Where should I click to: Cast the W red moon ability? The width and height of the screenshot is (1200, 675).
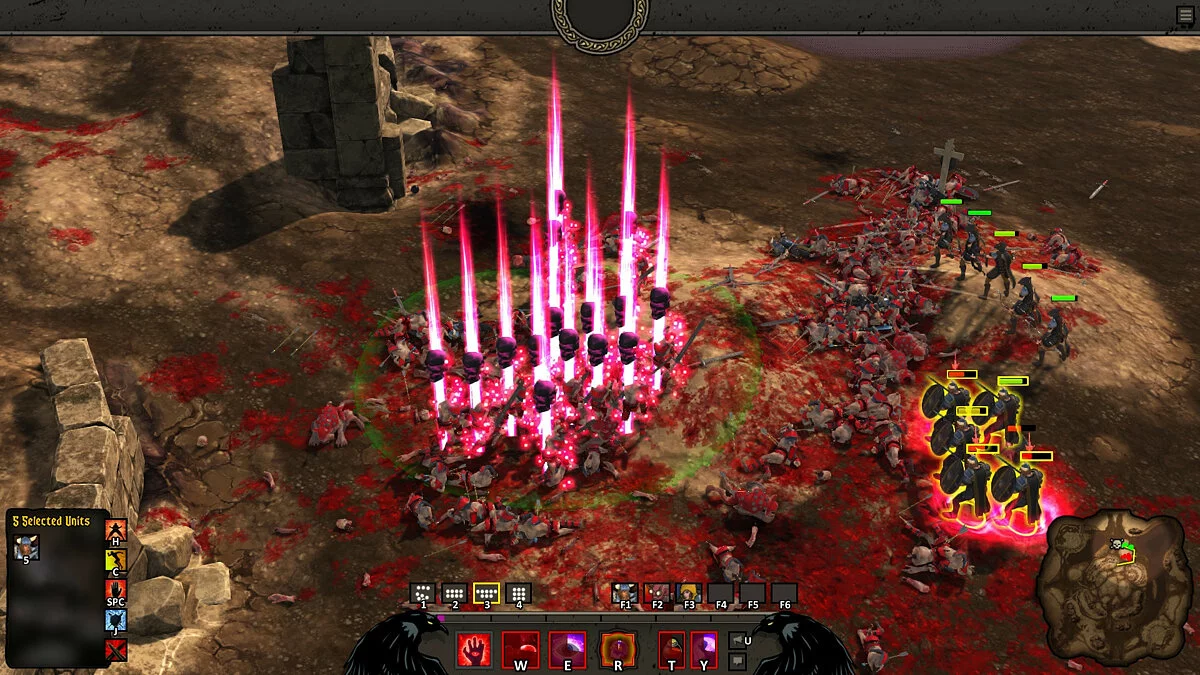tap(520, 649)
